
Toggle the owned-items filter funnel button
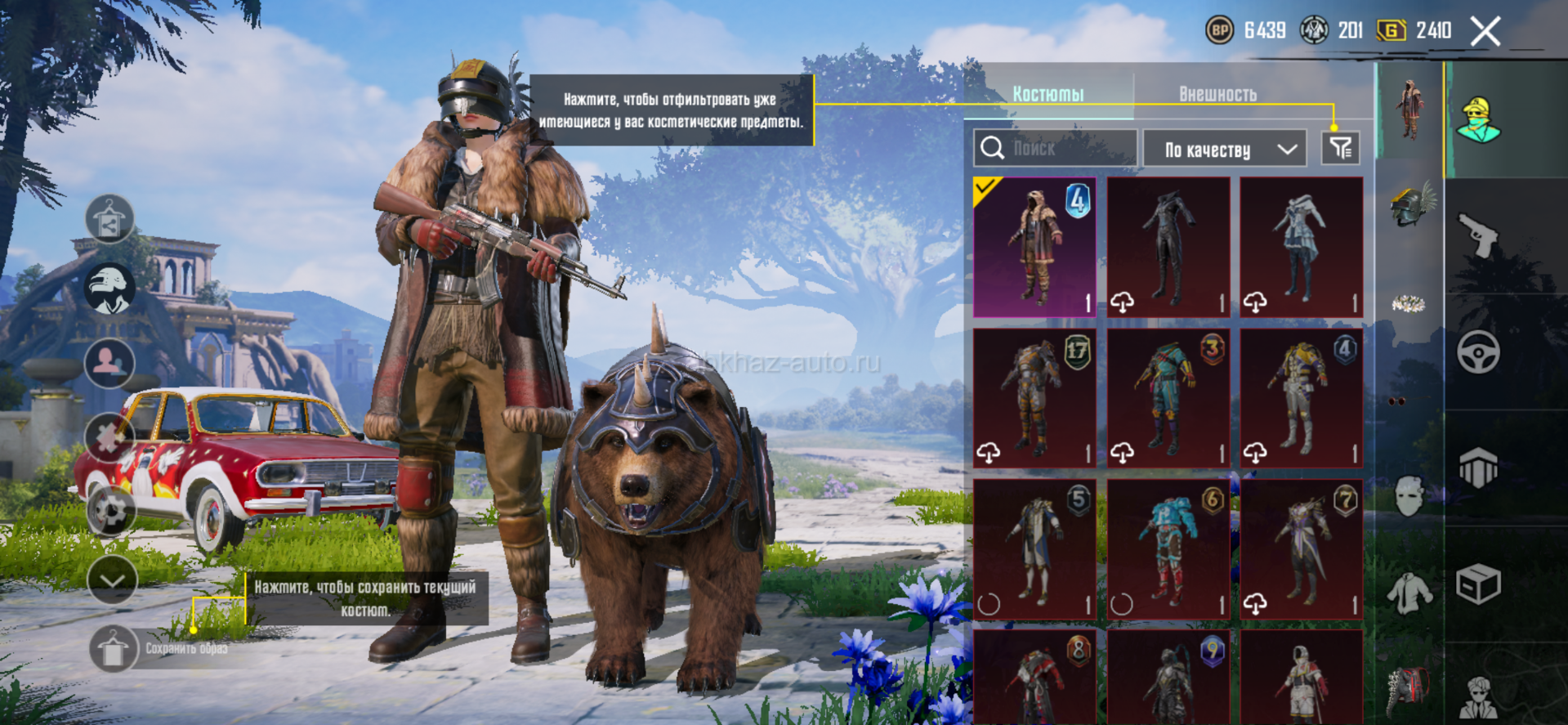pyautogui.click(x=1340, y=149)
